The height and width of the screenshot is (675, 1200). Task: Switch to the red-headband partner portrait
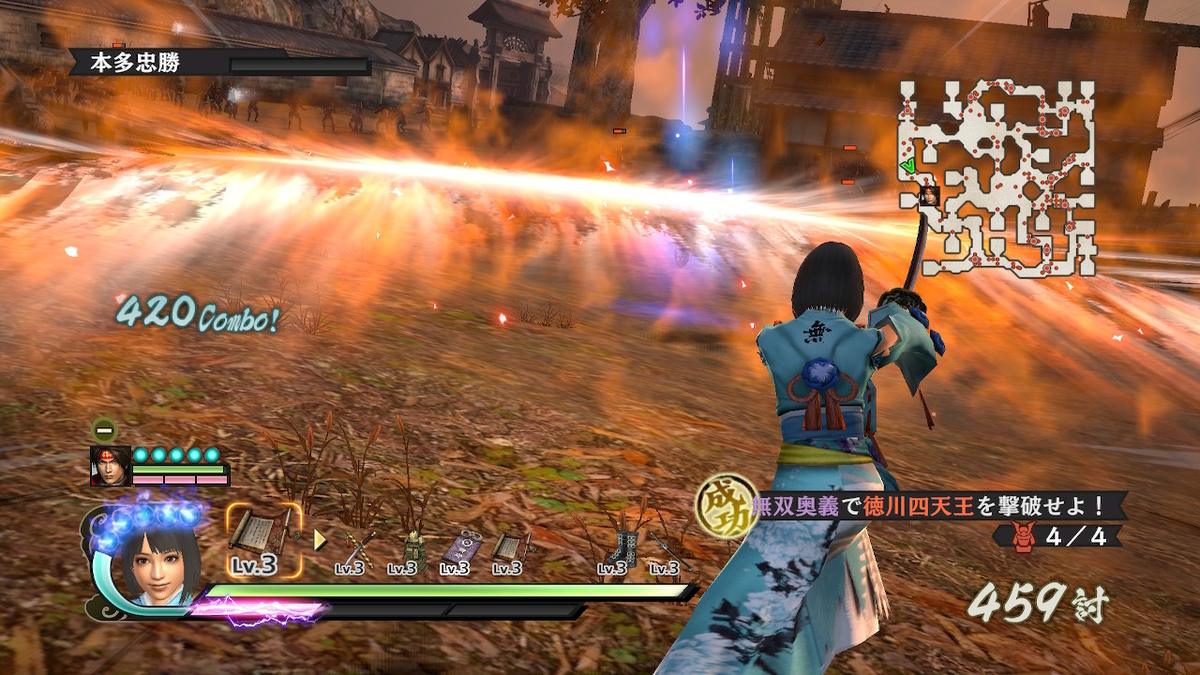[x=110, y=466]
